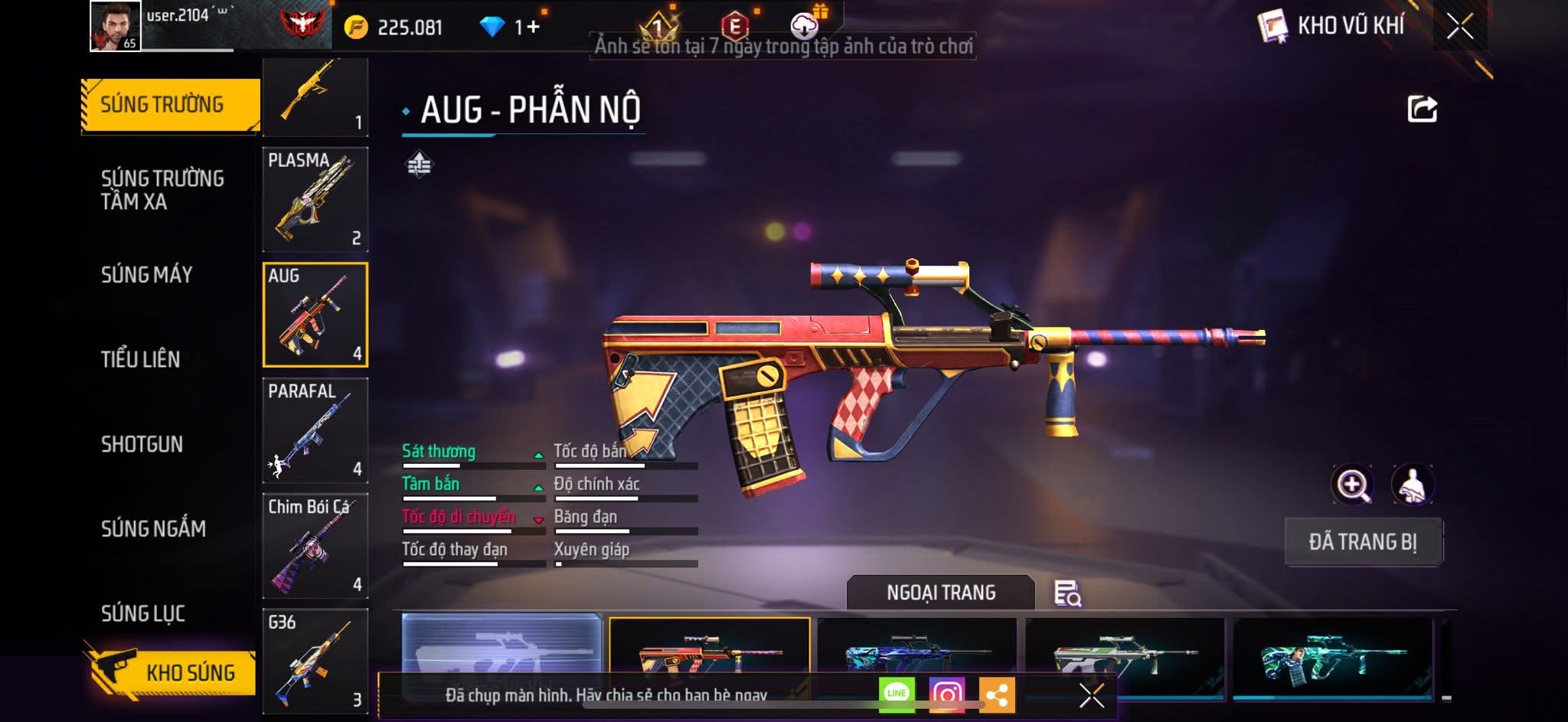Add diamonds with the plus button

click(533, 28)
